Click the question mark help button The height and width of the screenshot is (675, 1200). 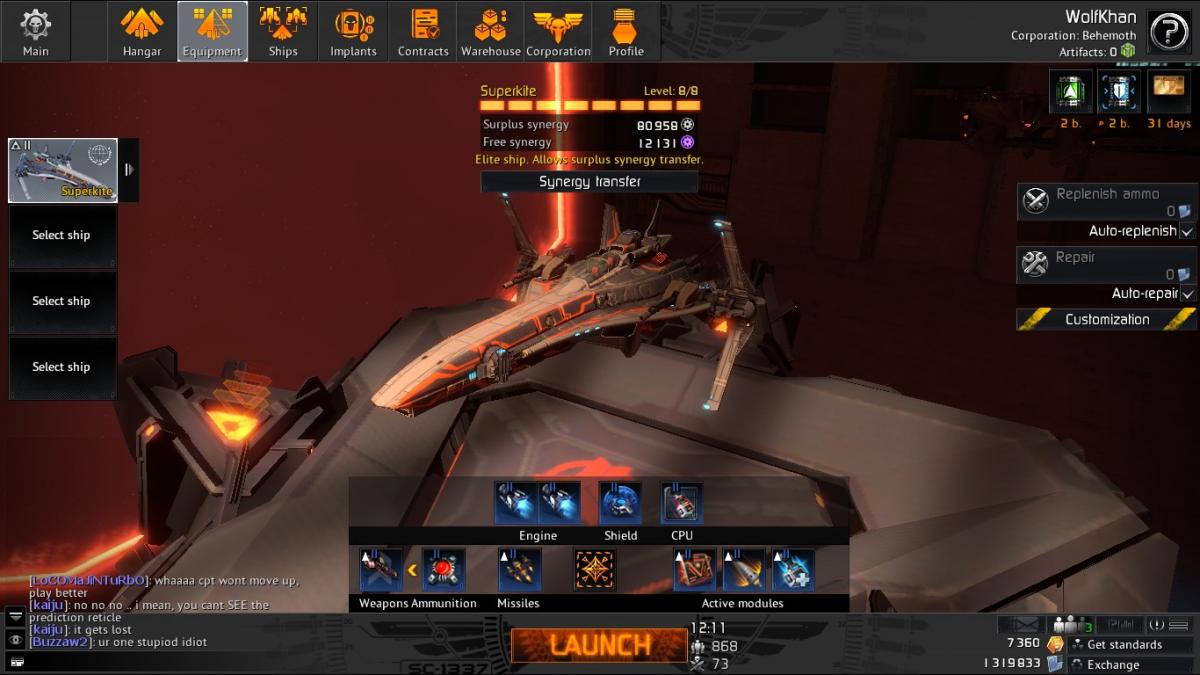tap(1168, 32)
